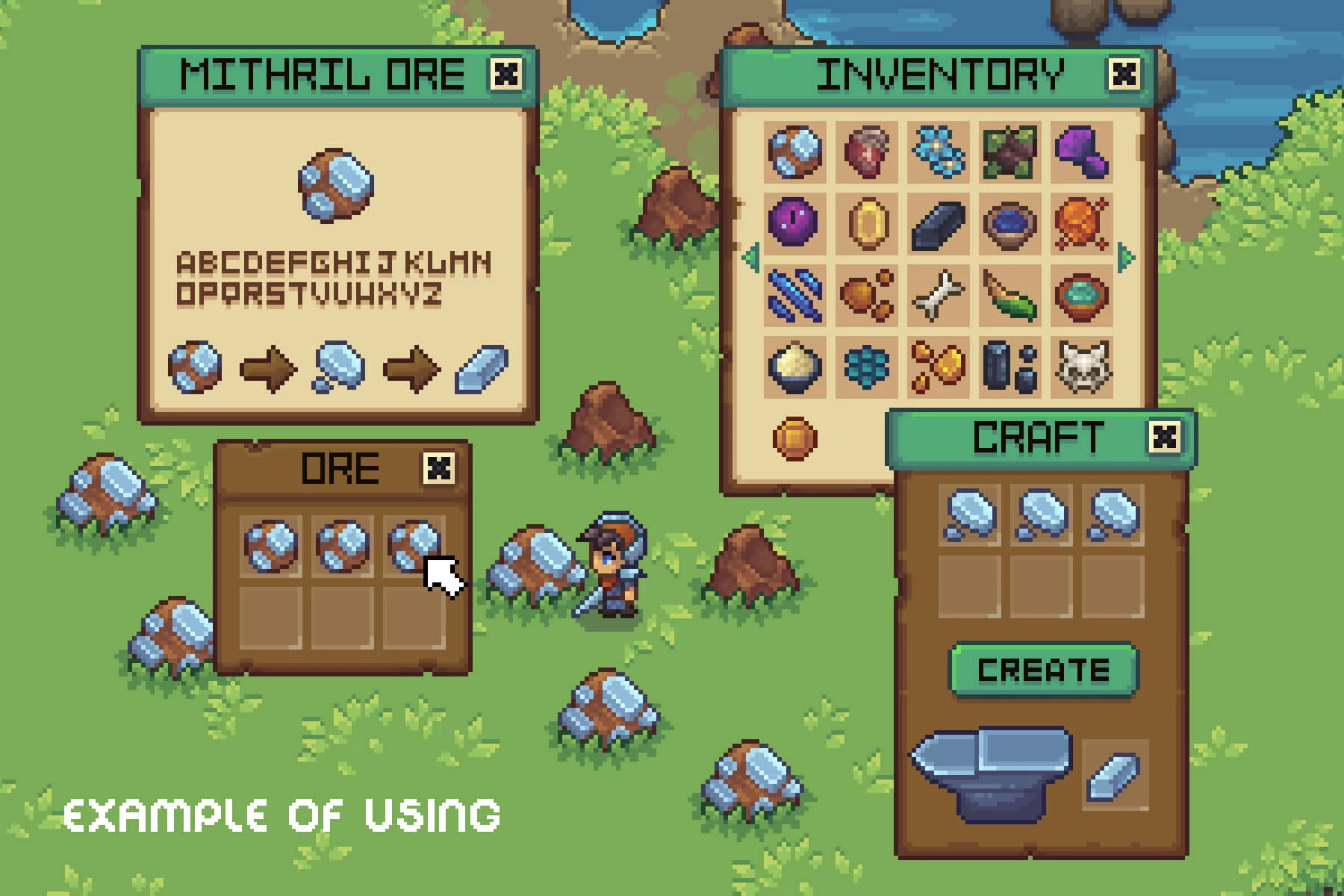
Task: Choose the gold coin in inventory
Action: click(x=794, y=438)
